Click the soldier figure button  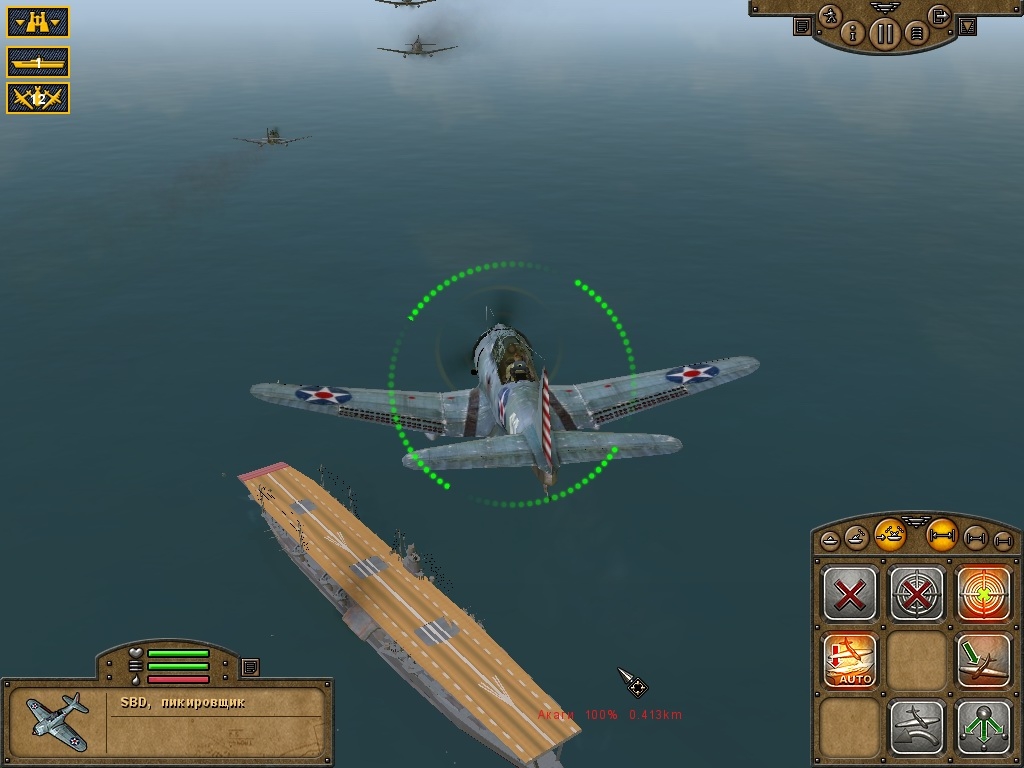point(830,16)
